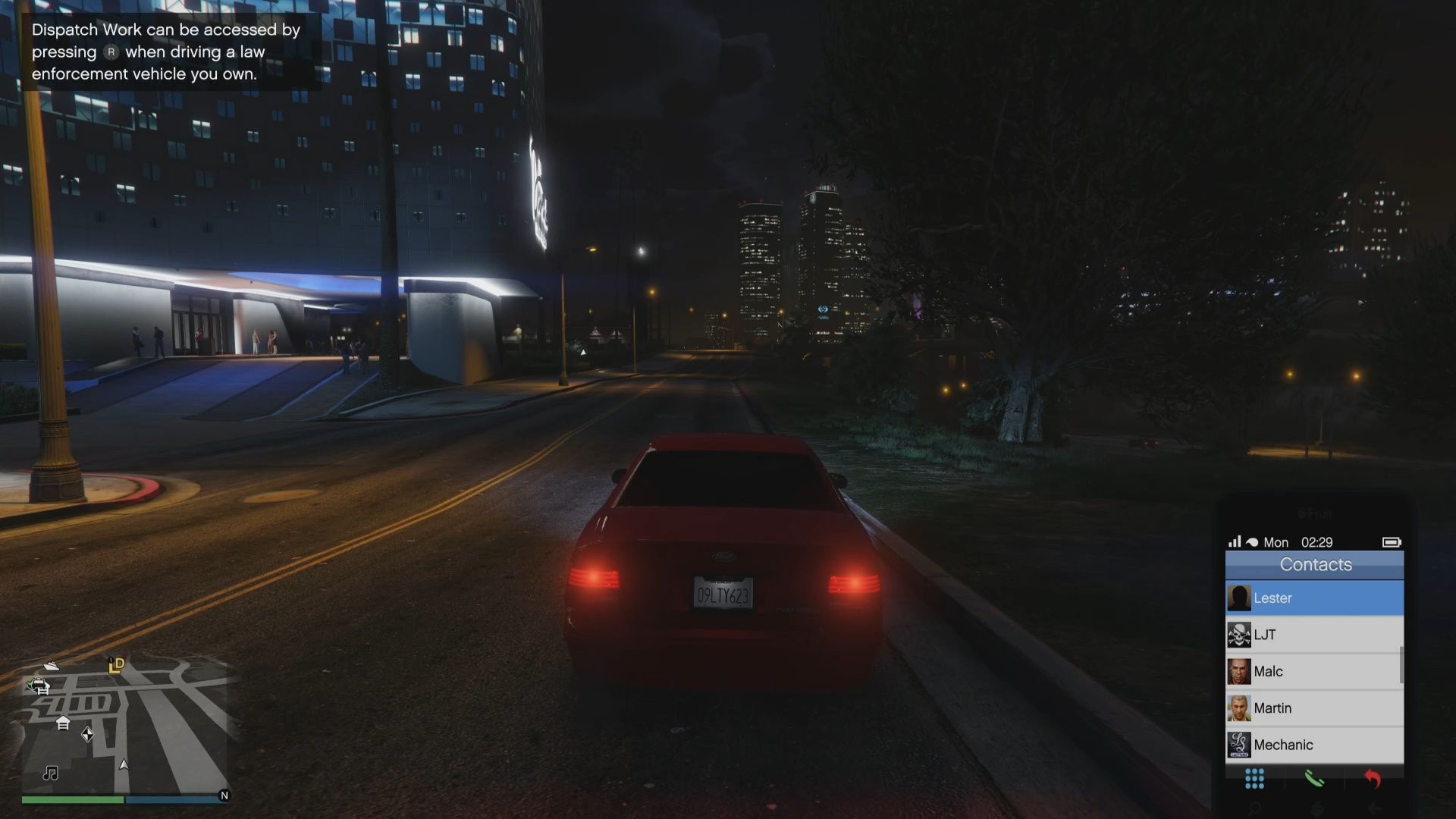Click the N compass indicator on the minimap
The width and height of the screenshot is (1456, 819).
pyautogui.click(x=224, y=795)
